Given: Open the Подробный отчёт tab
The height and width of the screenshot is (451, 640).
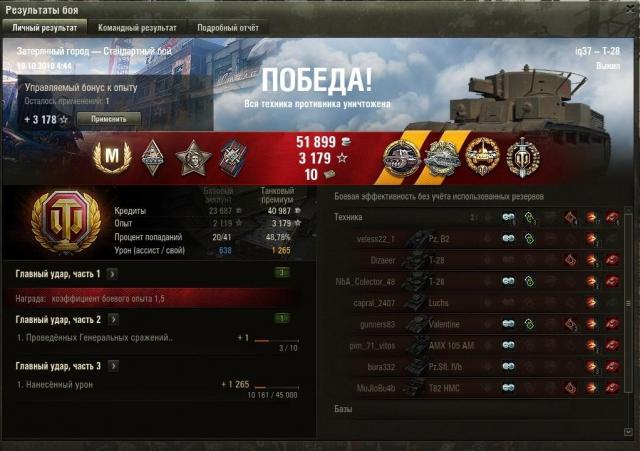Looking at the screenshot, I should point(227,28).
